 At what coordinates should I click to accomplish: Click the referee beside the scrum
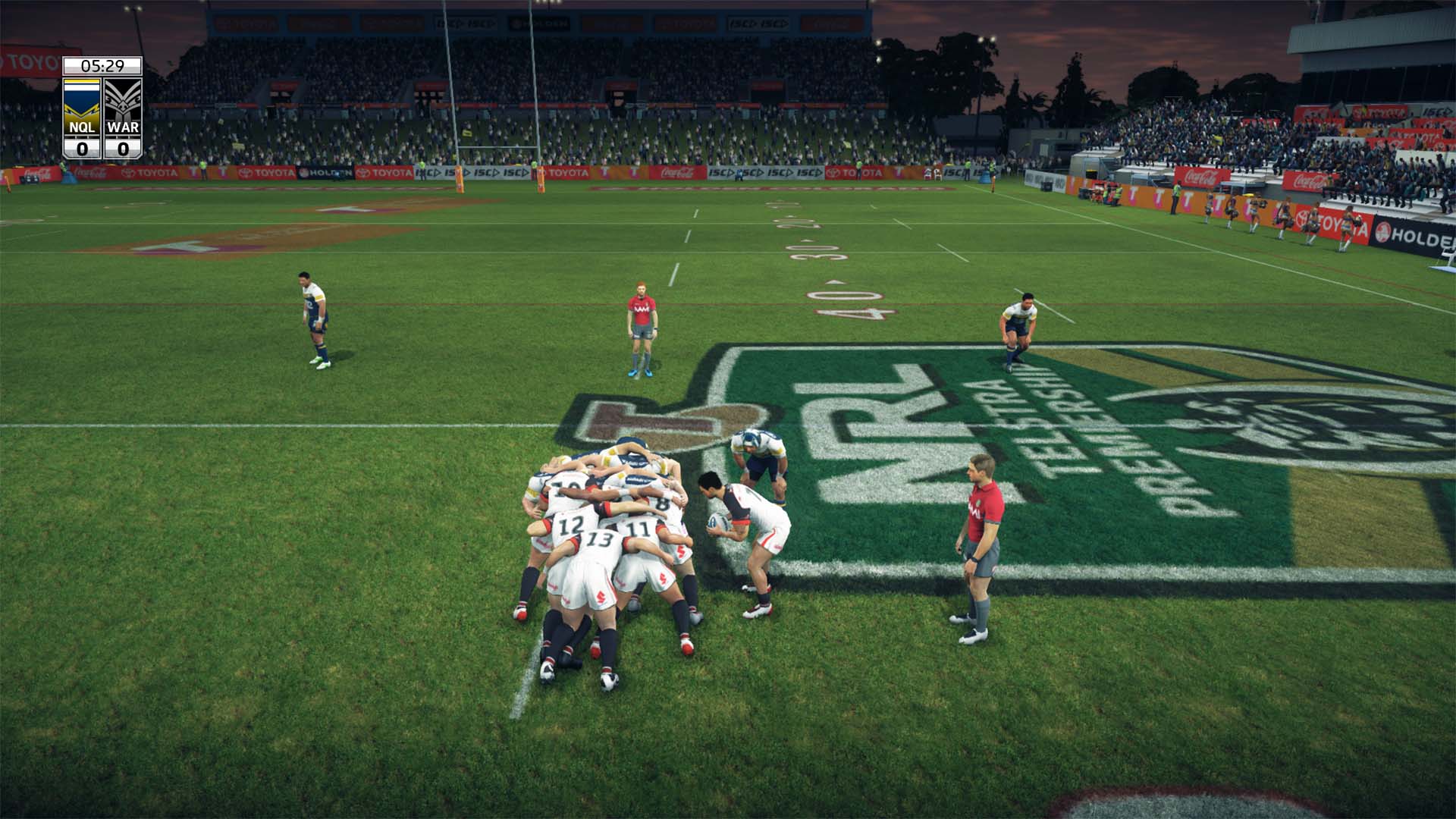(x=982, y=542)
